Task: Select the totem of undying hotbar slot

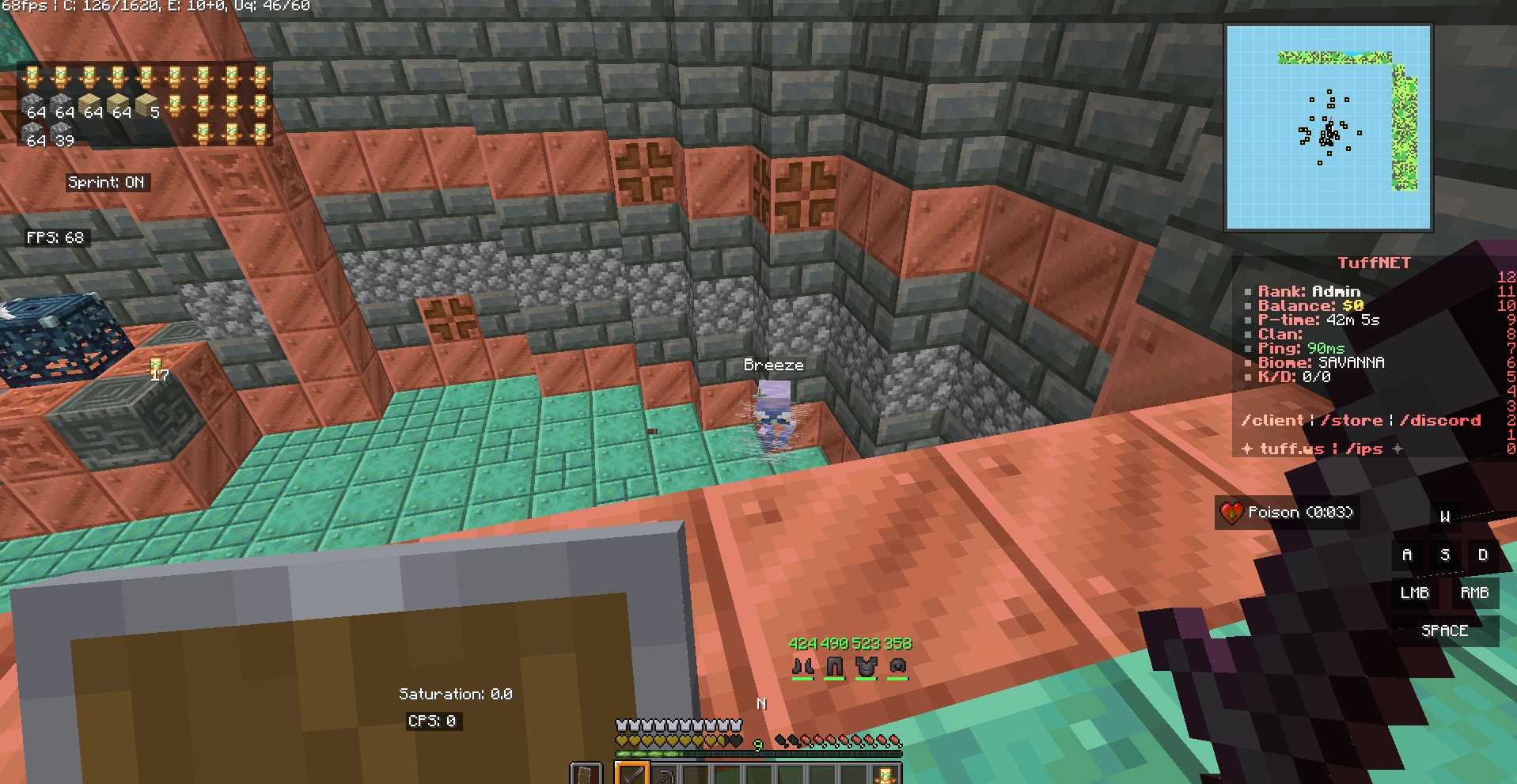Action: [x=886, y=775]
